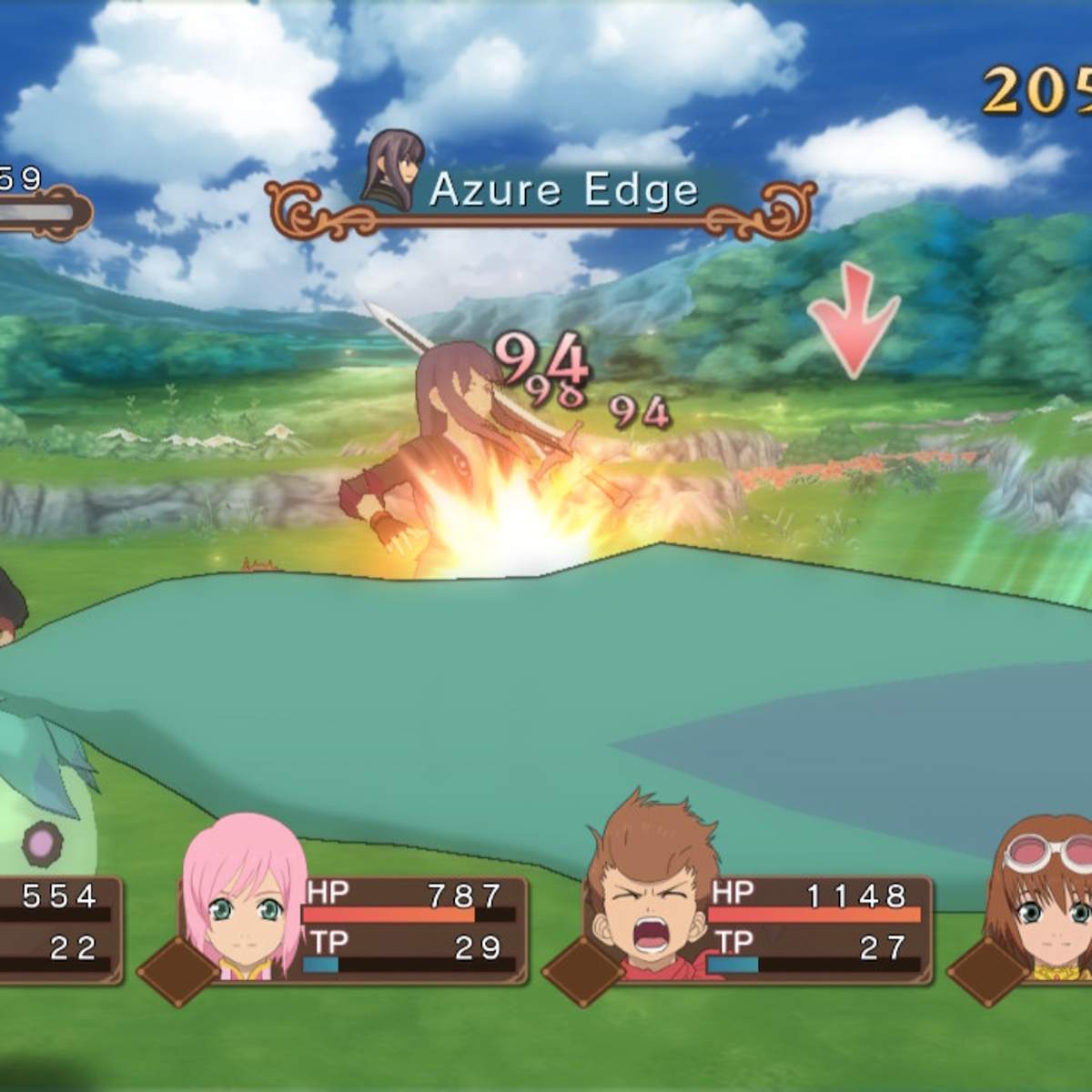1092x1092 pixels.
Task: Click Yuri's portrait on the arte banner
Action: (x=395, y=170)
